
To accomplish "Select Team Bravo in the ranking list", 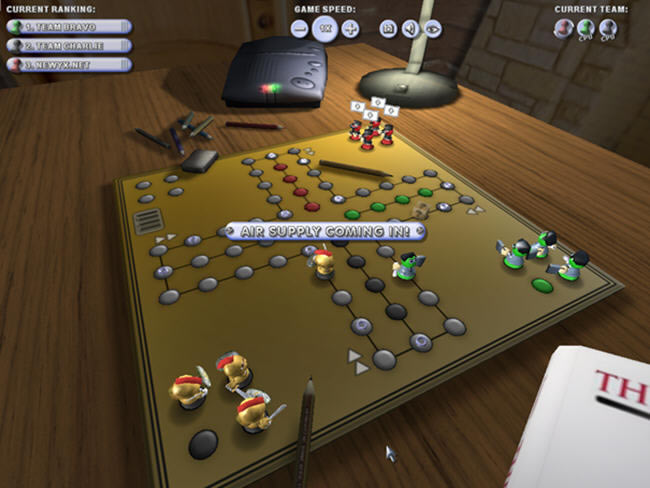I will point(69,26).
